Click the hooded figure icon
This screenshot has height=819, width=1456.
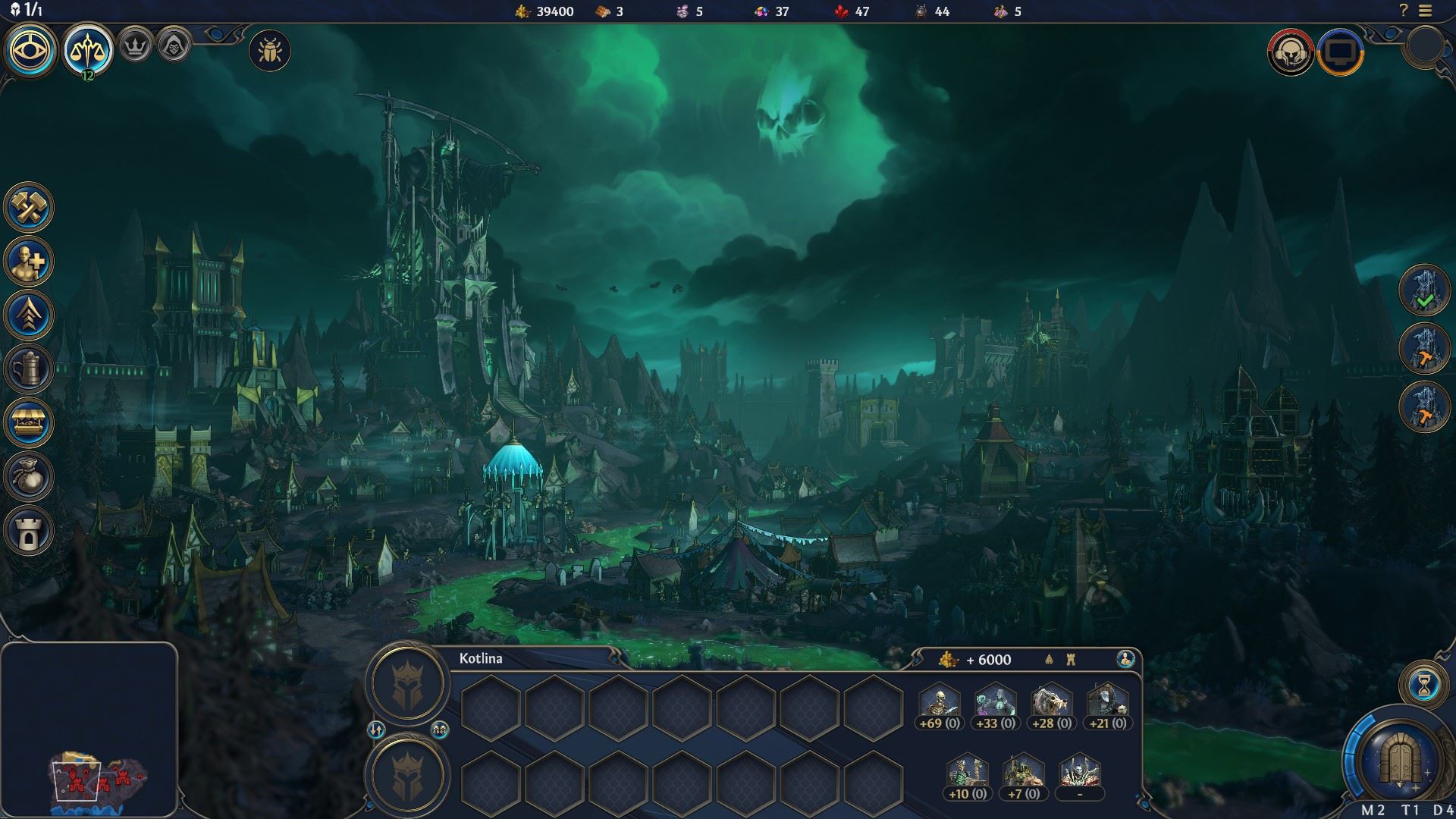pos(174,47)
